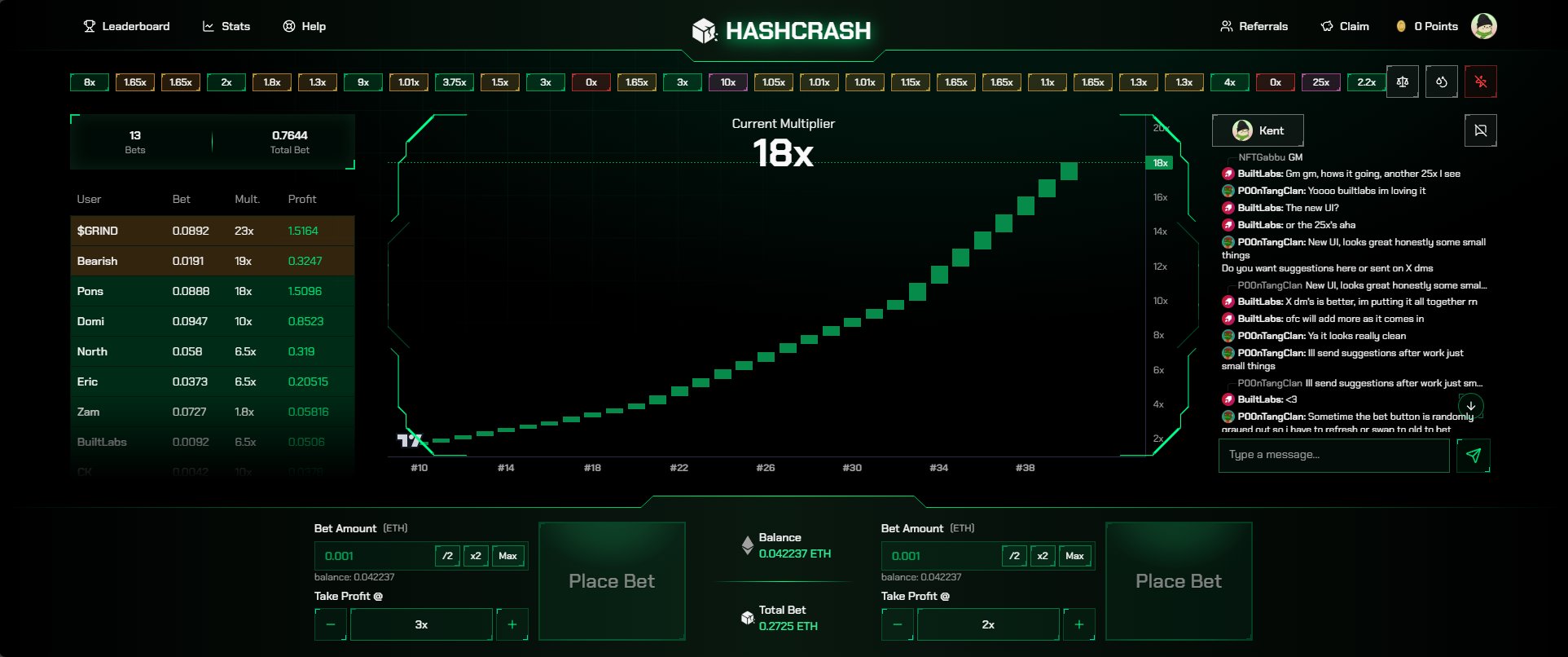Select the water droplet theme icon
Screen dimensions: 1568x657
tap(1441, 82)
